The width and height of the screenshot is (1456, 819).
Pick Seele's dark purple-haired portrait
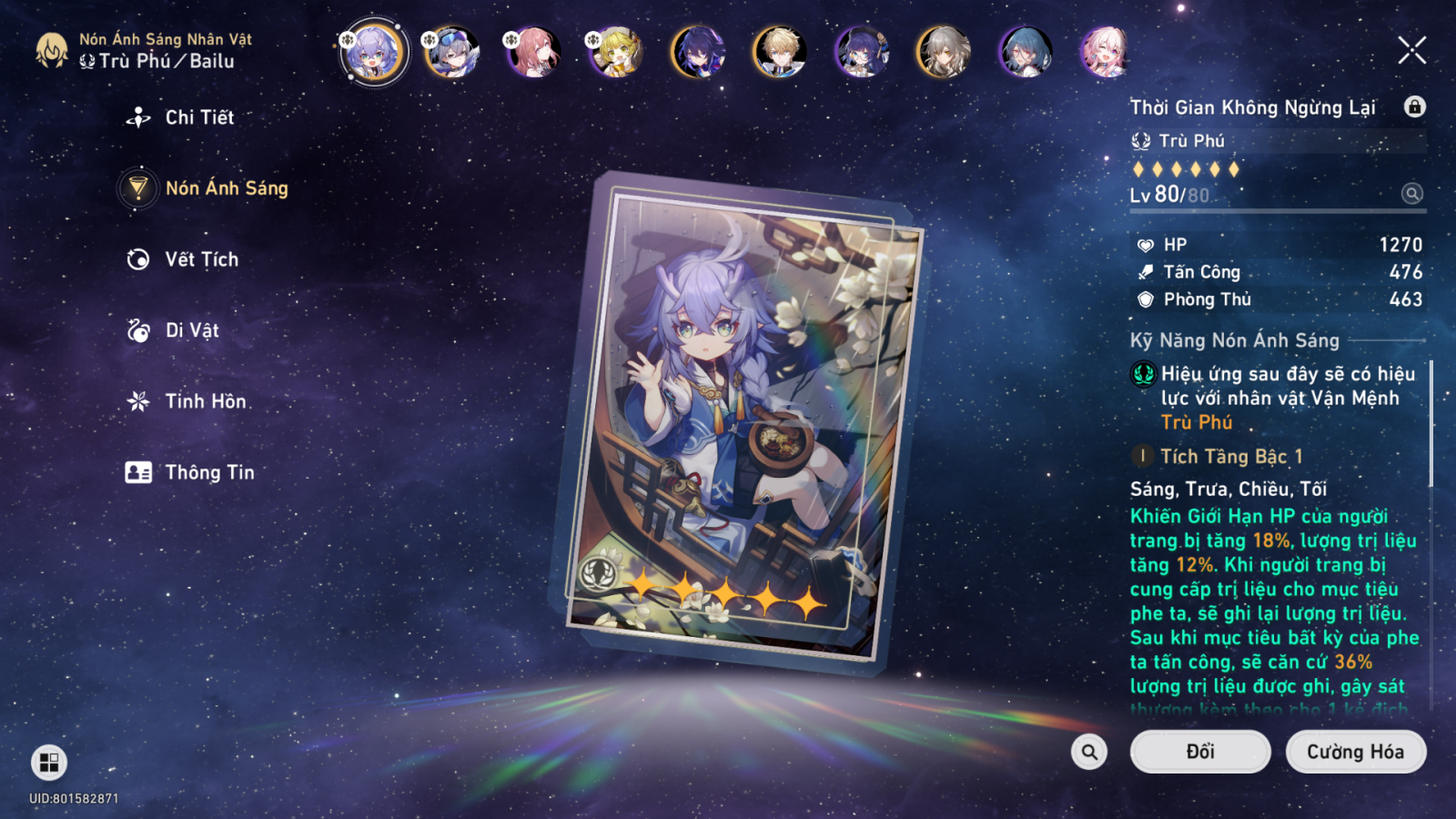pyautogui.click(x=698, y=51)
